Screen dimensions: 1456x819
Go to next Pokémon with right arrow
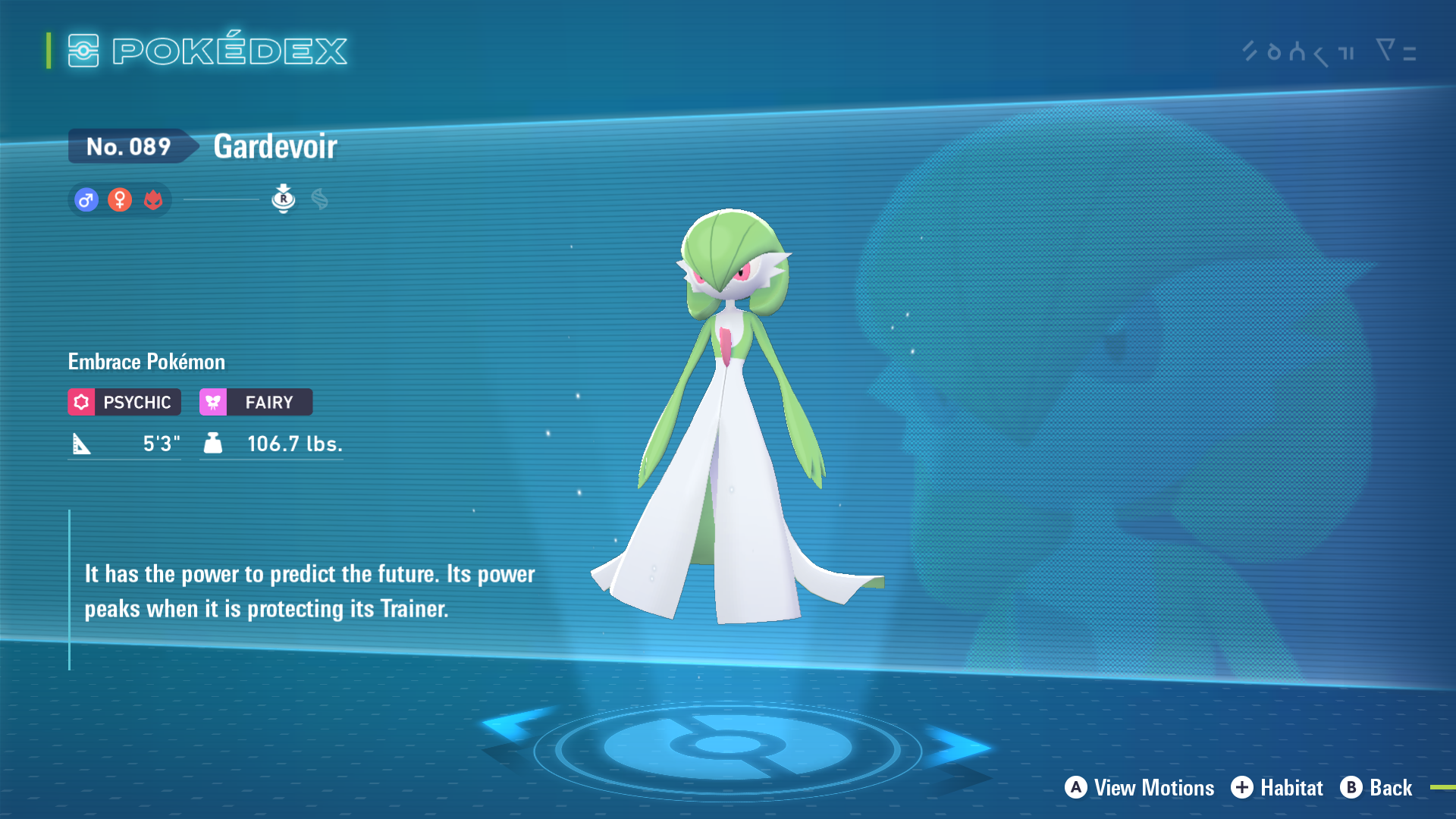pos(957,746)
